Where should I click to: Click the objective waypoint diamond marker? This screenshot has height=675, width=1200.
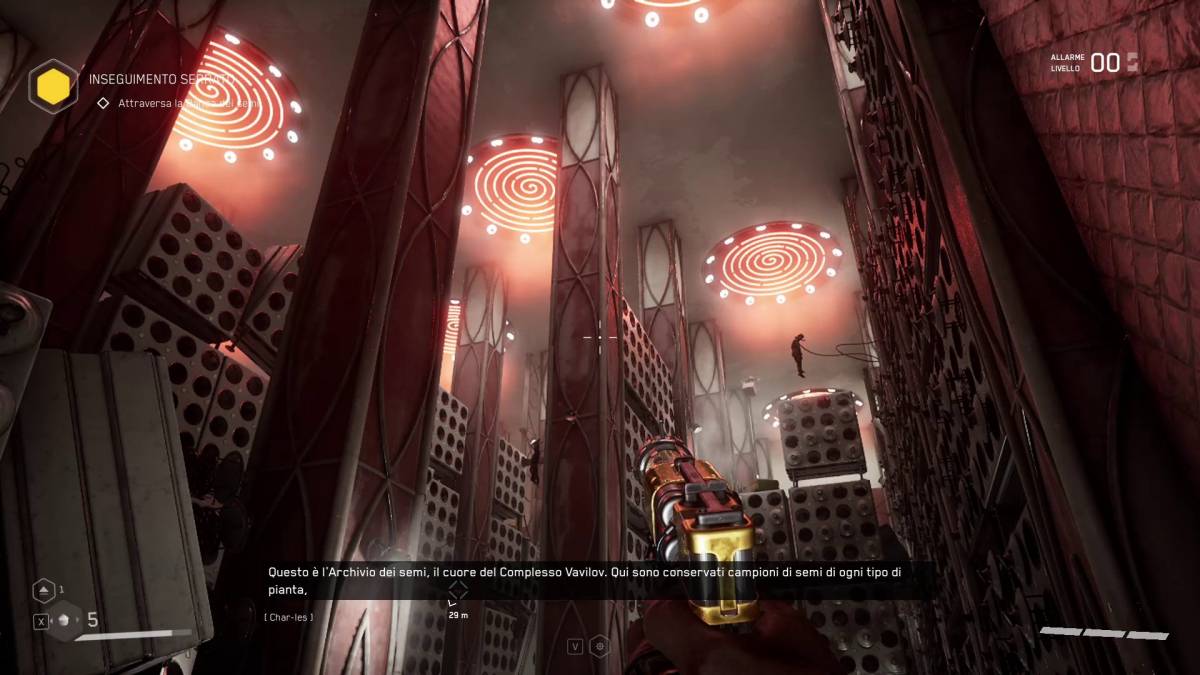(x=458, y=589)
